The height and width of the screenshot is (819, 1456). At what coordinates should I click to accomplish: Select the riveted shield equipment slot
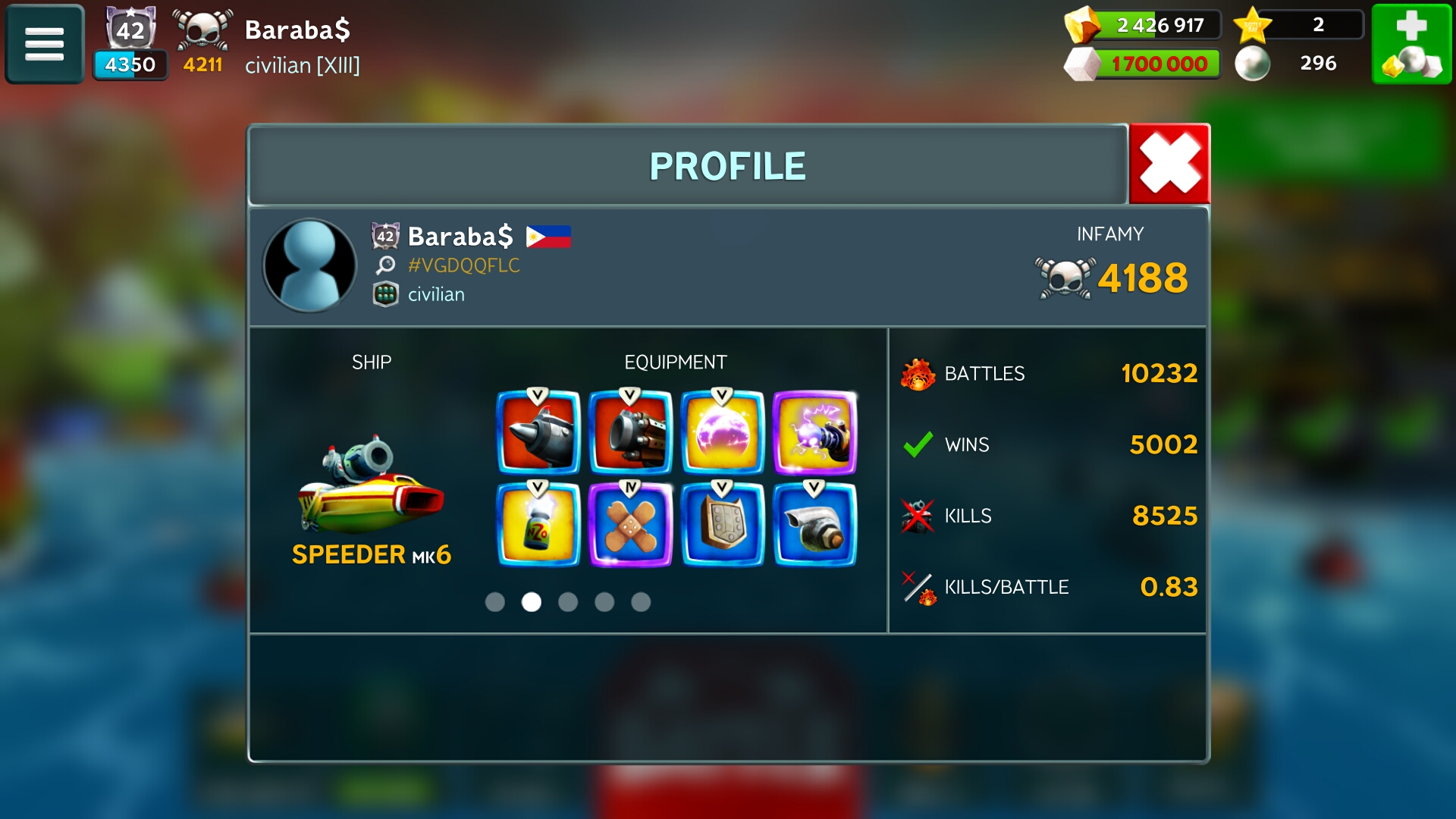(x=723, y=525)
